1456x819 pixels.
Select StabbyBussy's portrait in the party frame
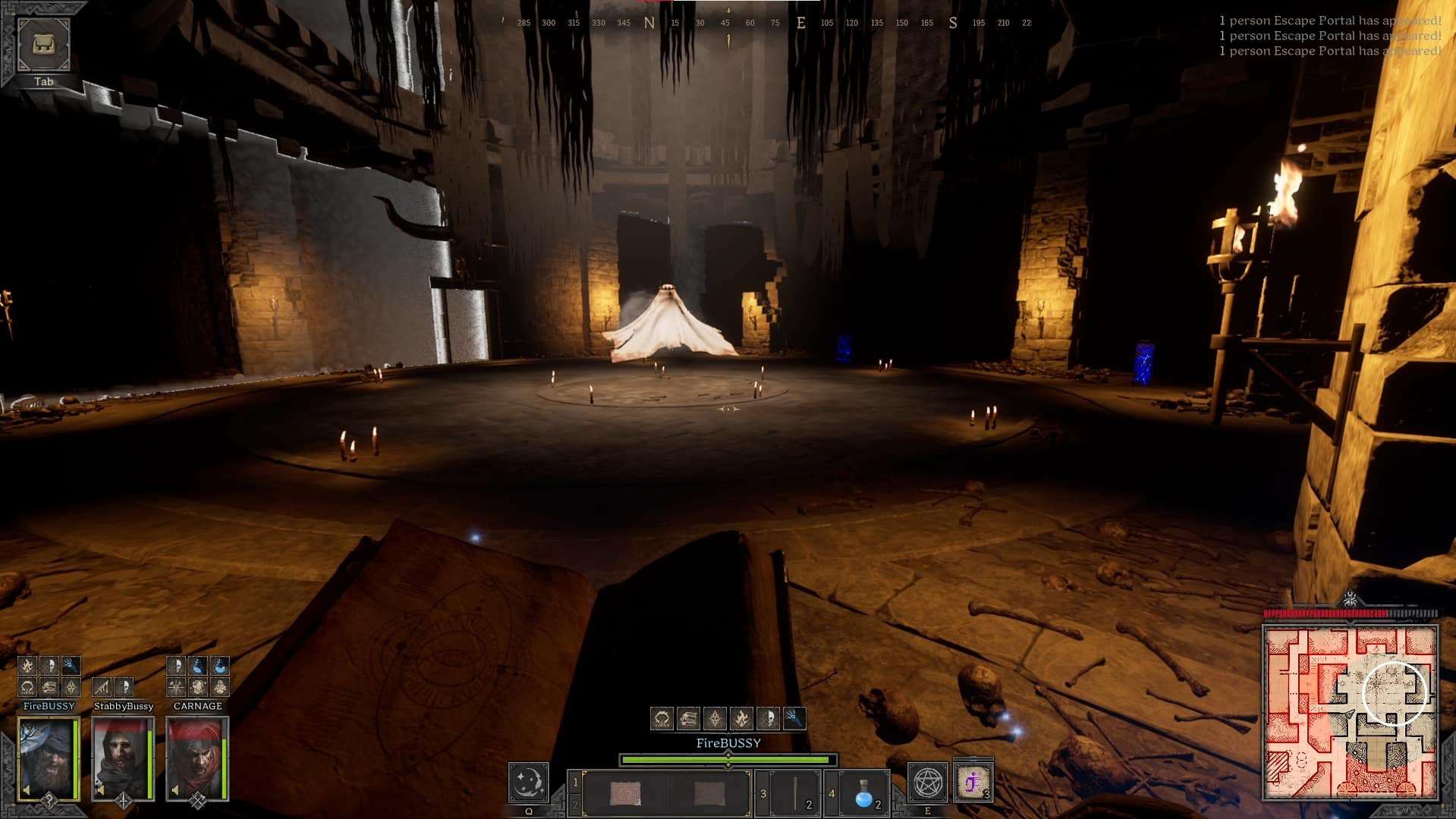click(123, 758)
